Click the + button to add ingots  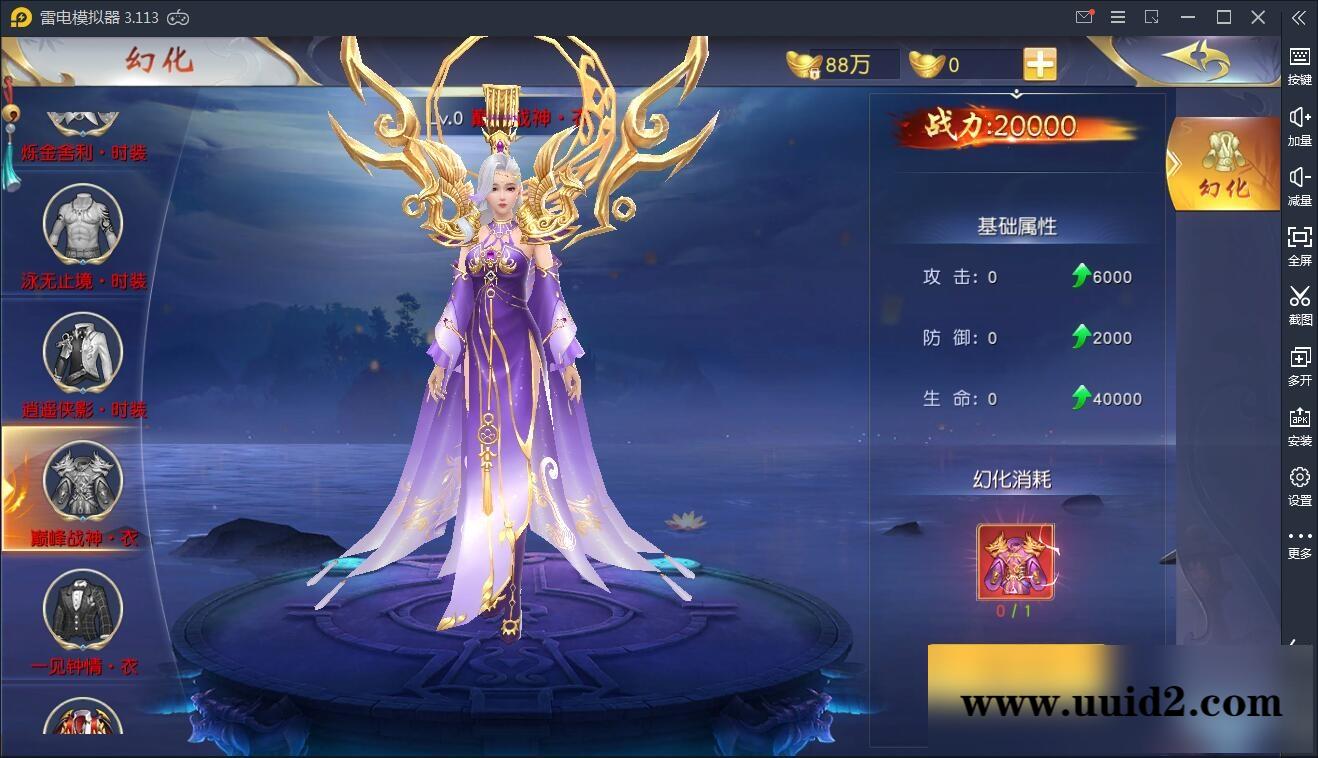click(1039, 63)
